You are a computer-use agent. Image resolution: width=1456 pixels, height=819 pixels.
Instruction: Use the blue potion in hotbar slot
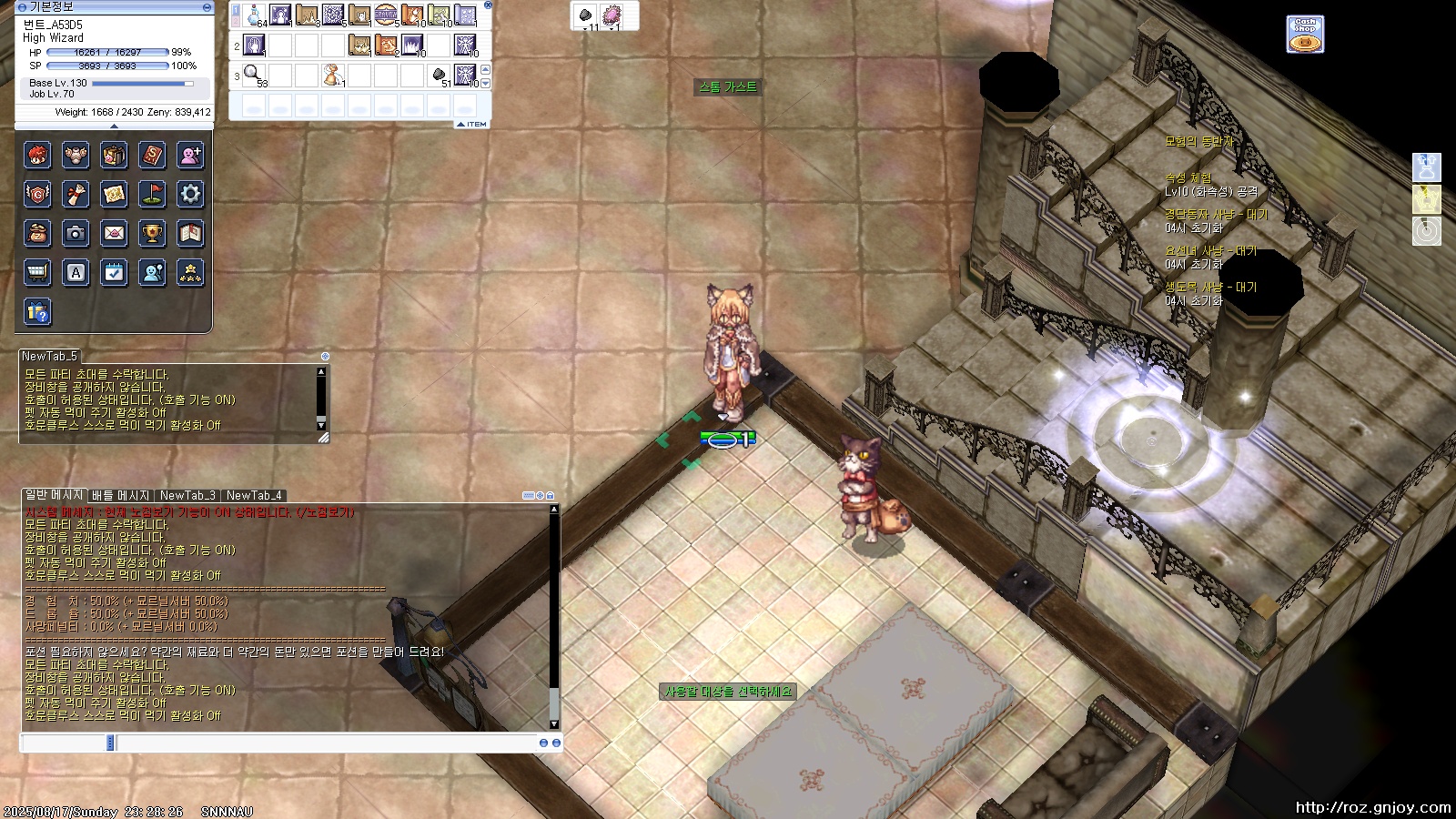(x=254, y=16)
